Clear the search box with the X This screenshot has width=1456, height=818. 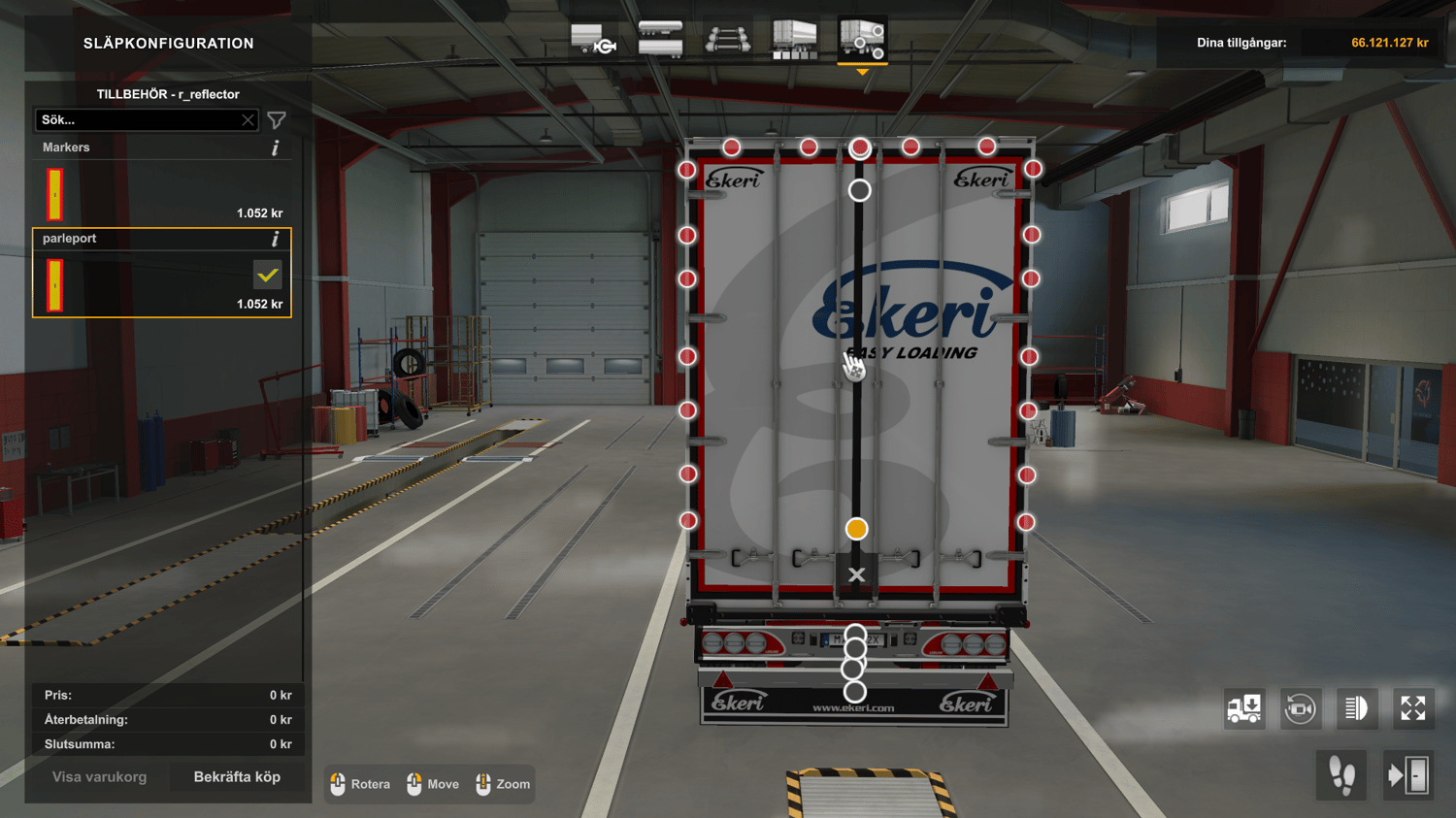tap(248, 120)
